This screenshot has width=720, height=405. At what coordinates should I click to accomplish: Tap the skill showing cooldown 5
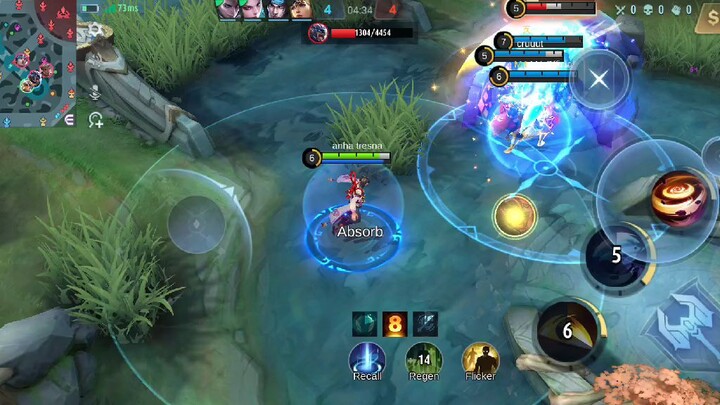[616, 255]
